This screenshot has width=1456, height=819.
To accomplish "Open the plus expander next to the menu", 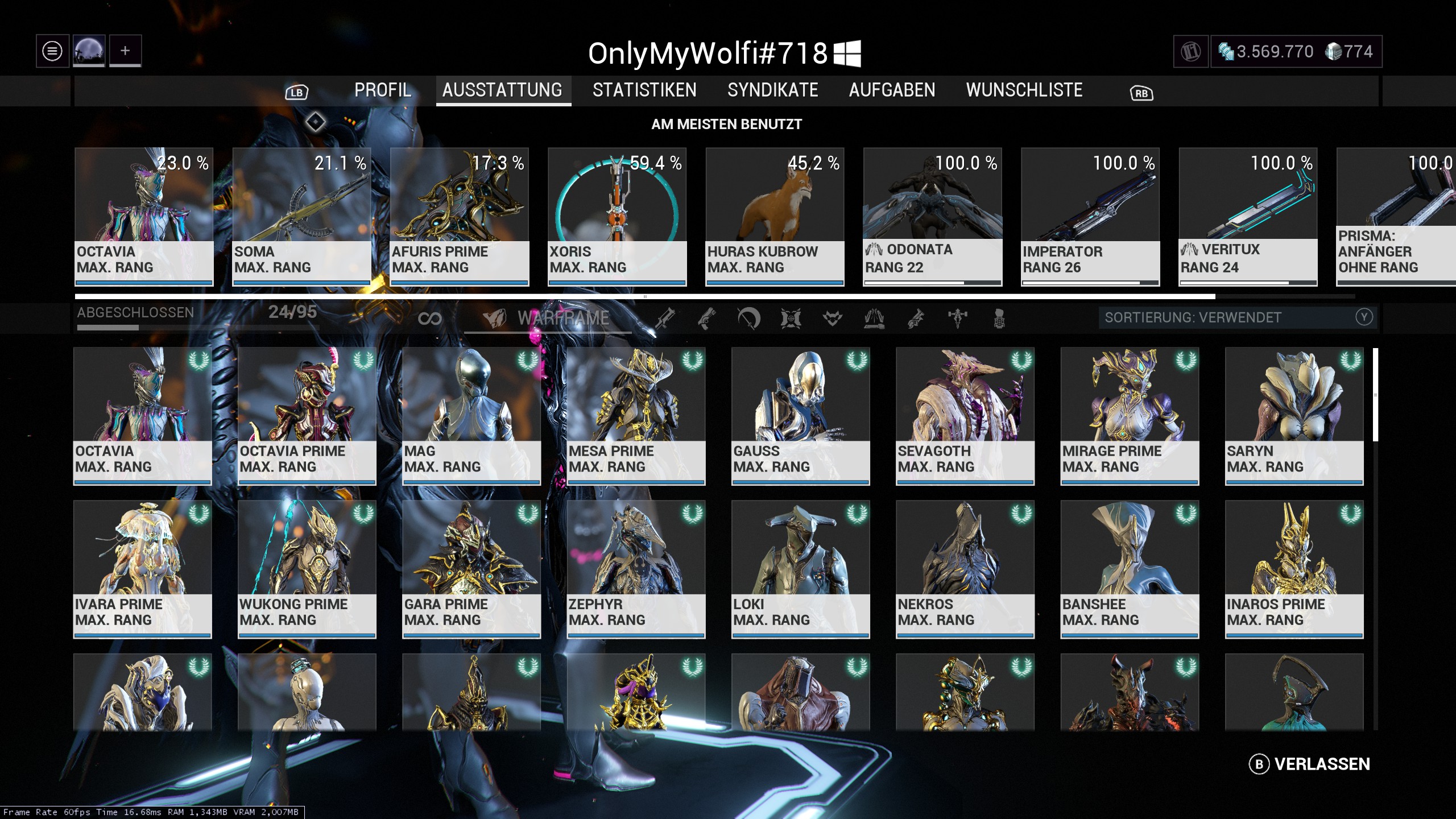I will click(x=125, y=51).
